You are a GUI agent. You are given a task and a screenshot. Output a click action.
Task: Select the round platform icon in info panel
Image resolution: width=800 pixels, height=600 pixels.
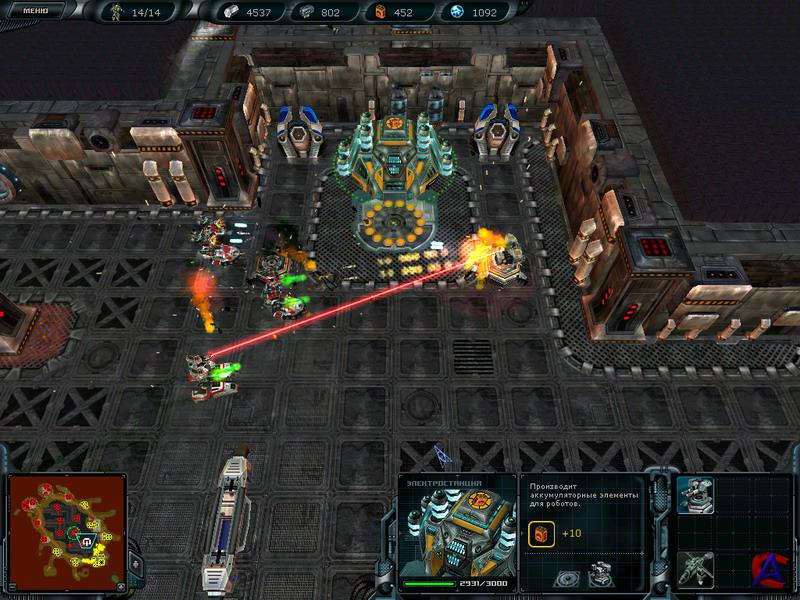coord(566,577)
